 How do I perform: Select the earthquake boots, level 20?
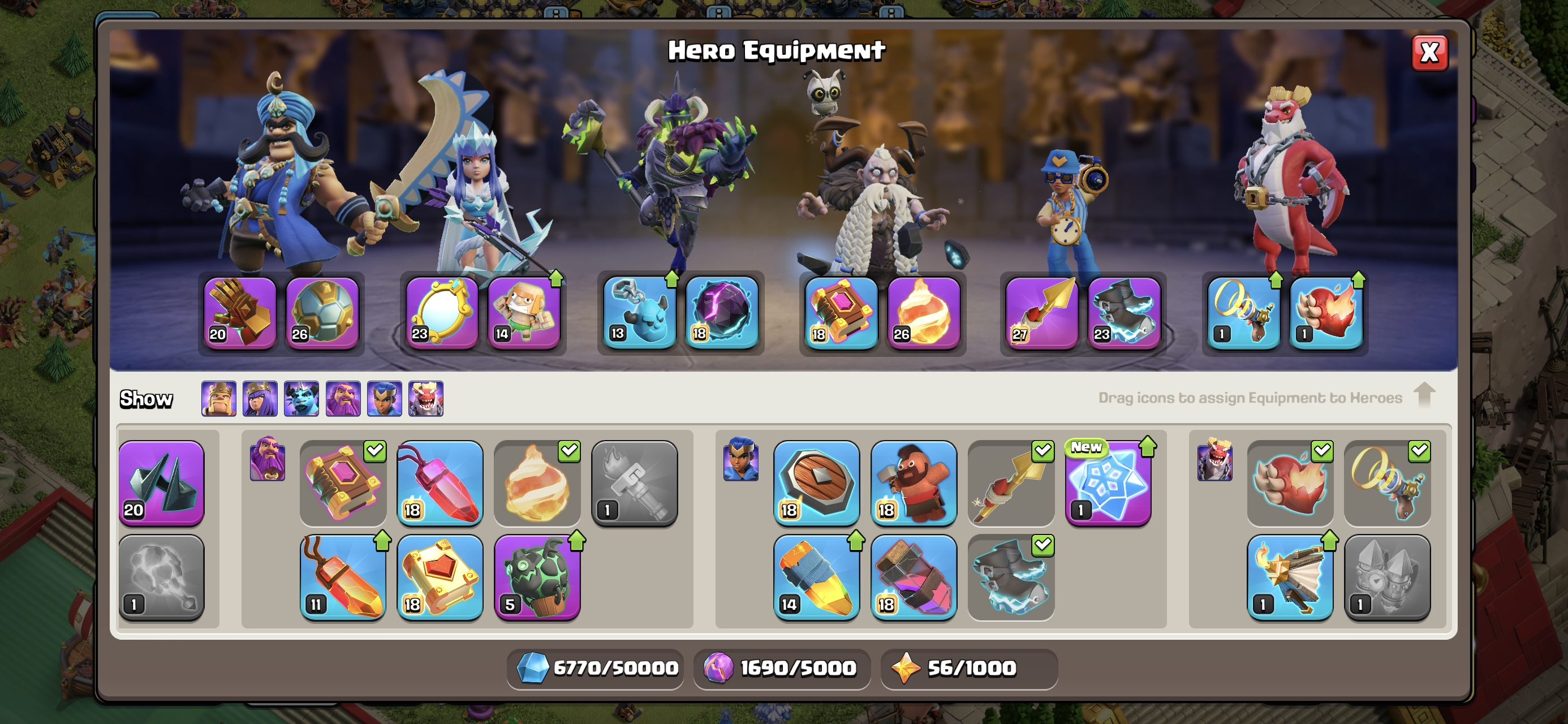[161, 483]
